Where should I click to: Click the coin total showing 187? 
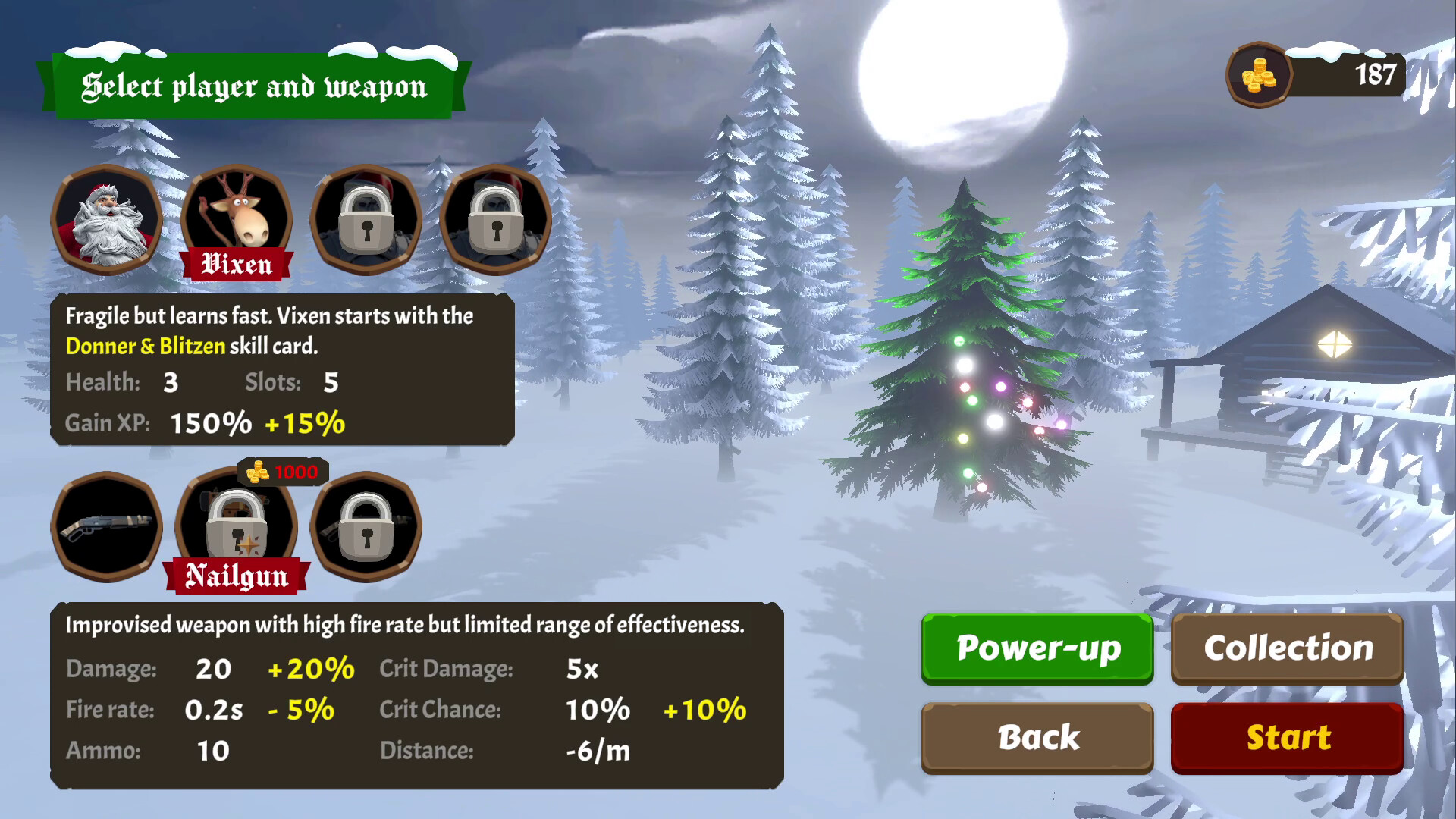(x=1374, y=74)
